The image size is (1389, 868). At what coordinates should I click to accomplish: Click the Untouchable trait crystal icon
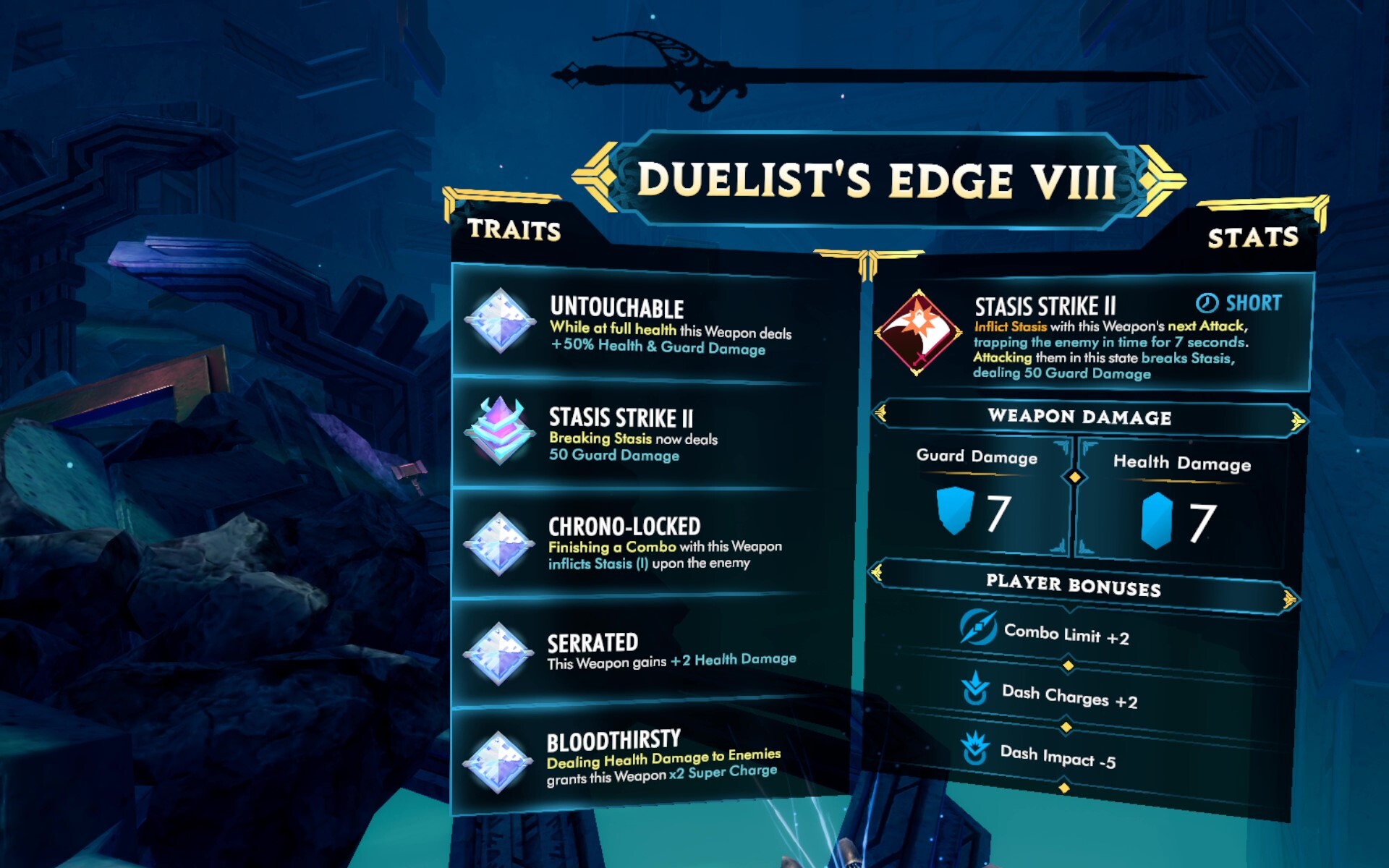[499, 321]
